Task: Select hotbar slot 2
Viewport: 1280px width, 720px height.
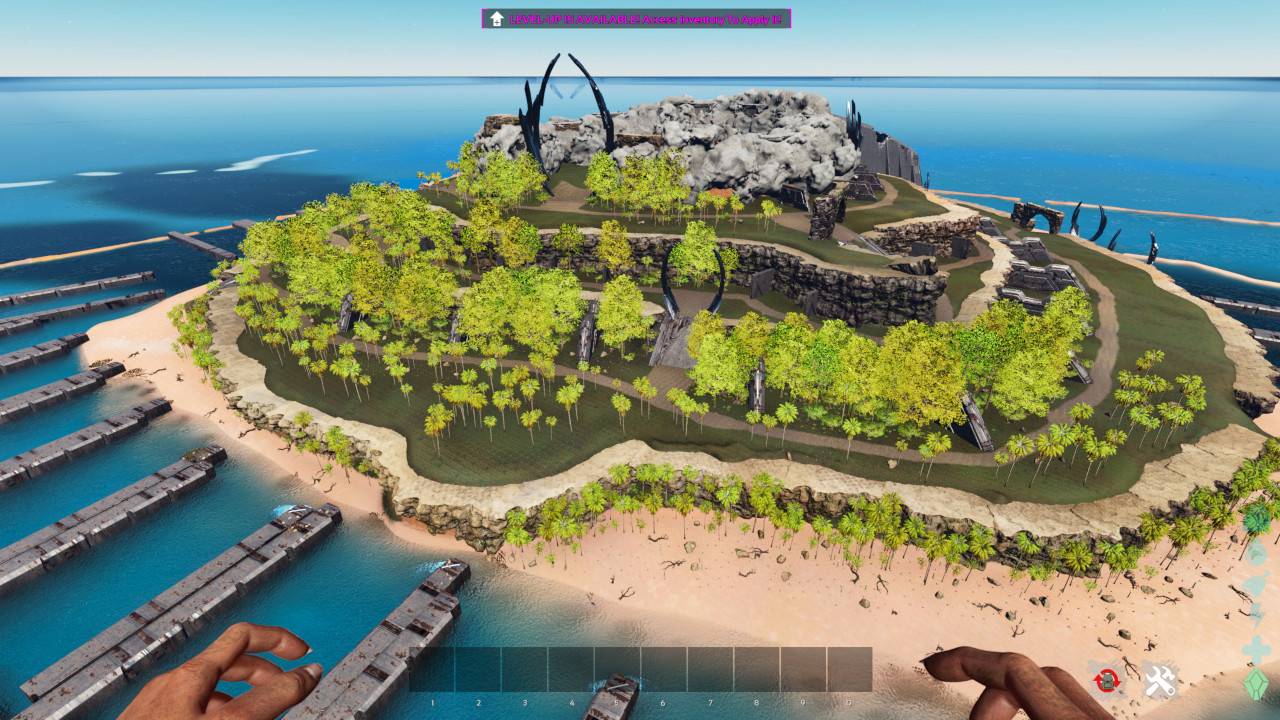Action: tap(478, 668)
